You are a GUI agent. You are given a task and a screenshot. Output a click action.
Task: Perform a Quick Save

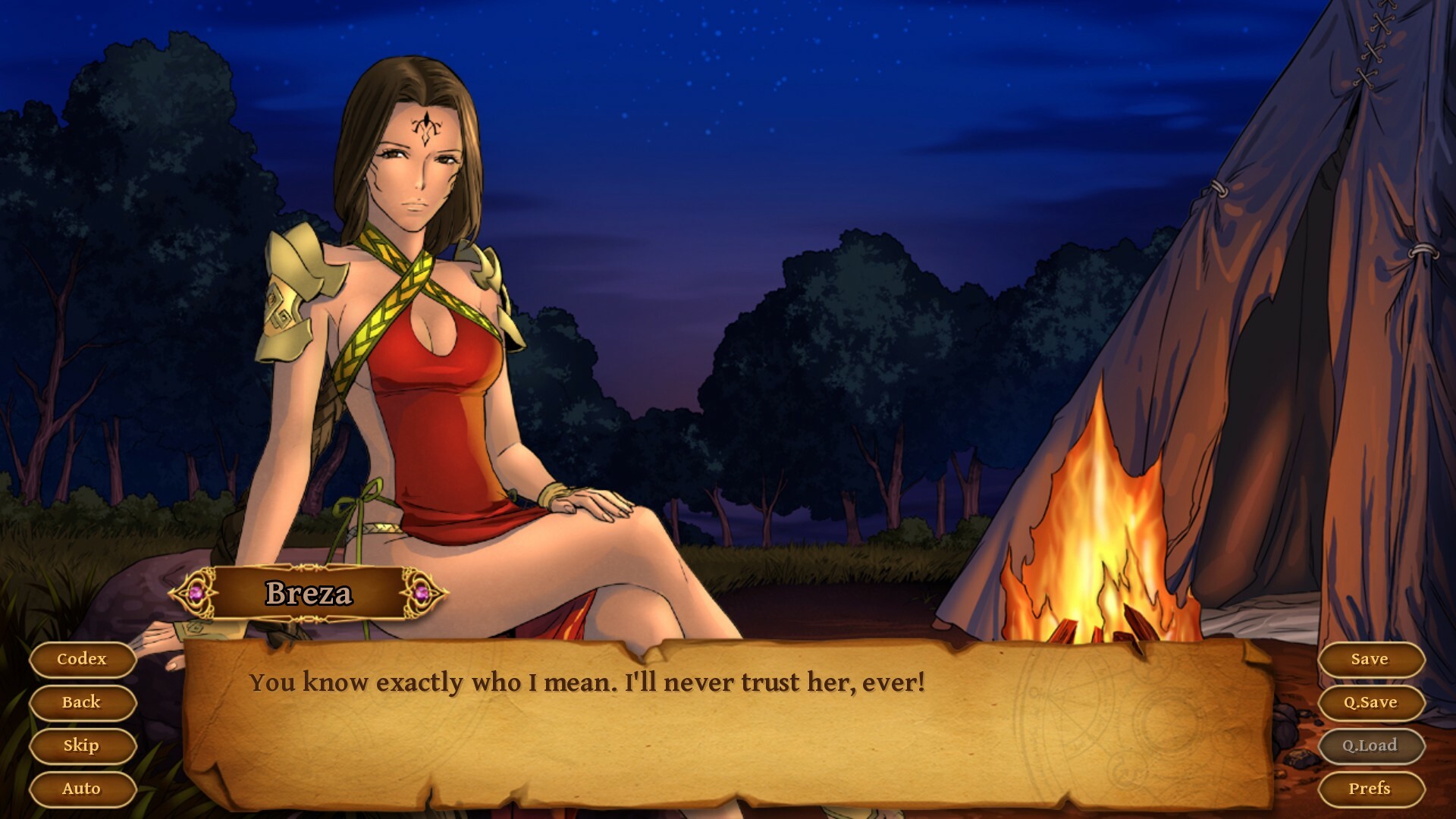coord(1373,702)
